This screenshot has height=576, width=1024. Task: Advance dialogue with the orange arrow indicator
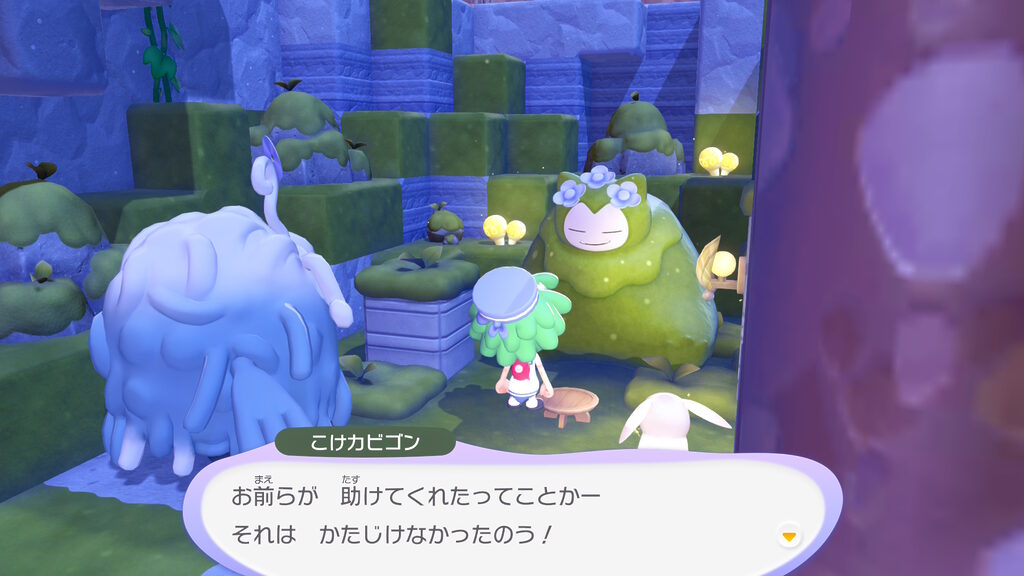[789, 537]
